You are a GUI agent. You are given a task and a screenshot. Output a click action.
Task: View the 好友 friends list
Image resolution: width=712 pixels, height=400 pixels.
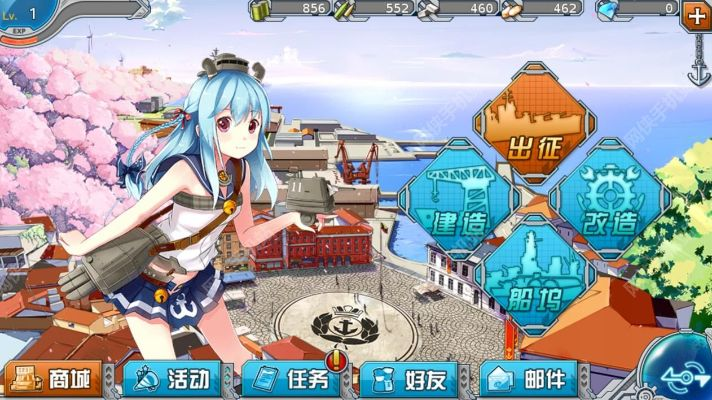point(409,379)
